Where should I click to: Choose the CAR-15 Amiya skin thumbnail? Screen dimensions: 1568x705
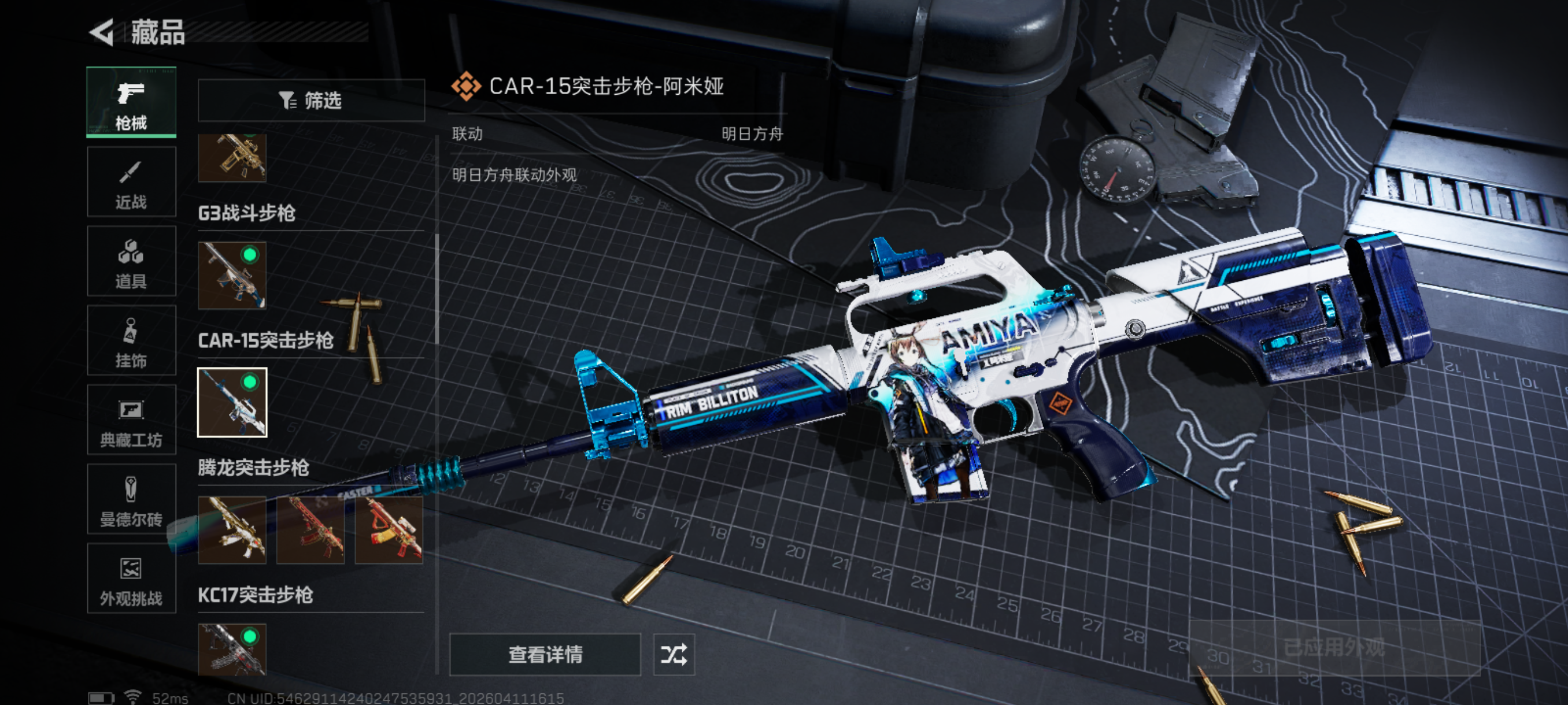pos(232,402)
